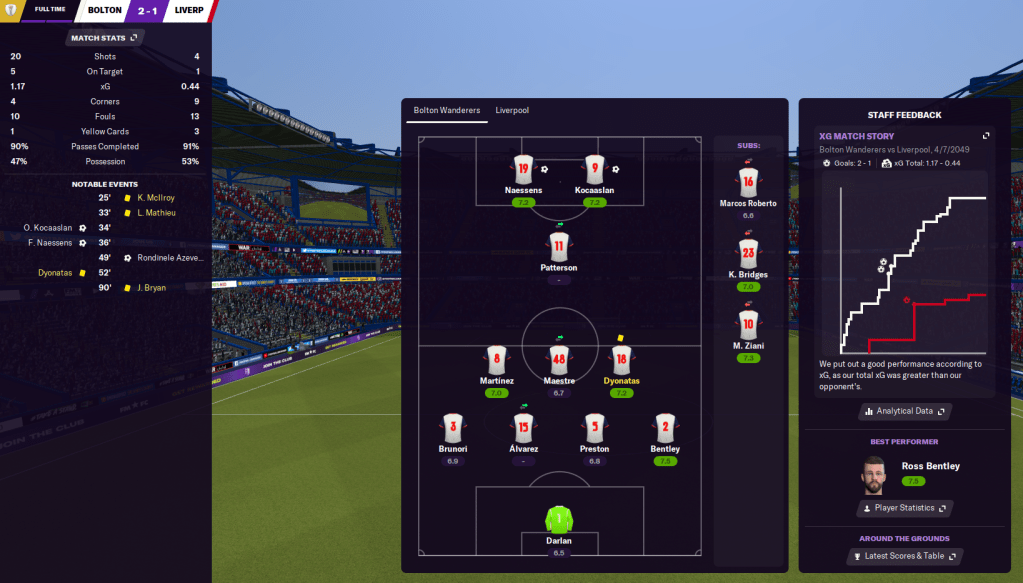
Task: Switch to the Liverpool lineup tab
Action: [x=511, y=110]
